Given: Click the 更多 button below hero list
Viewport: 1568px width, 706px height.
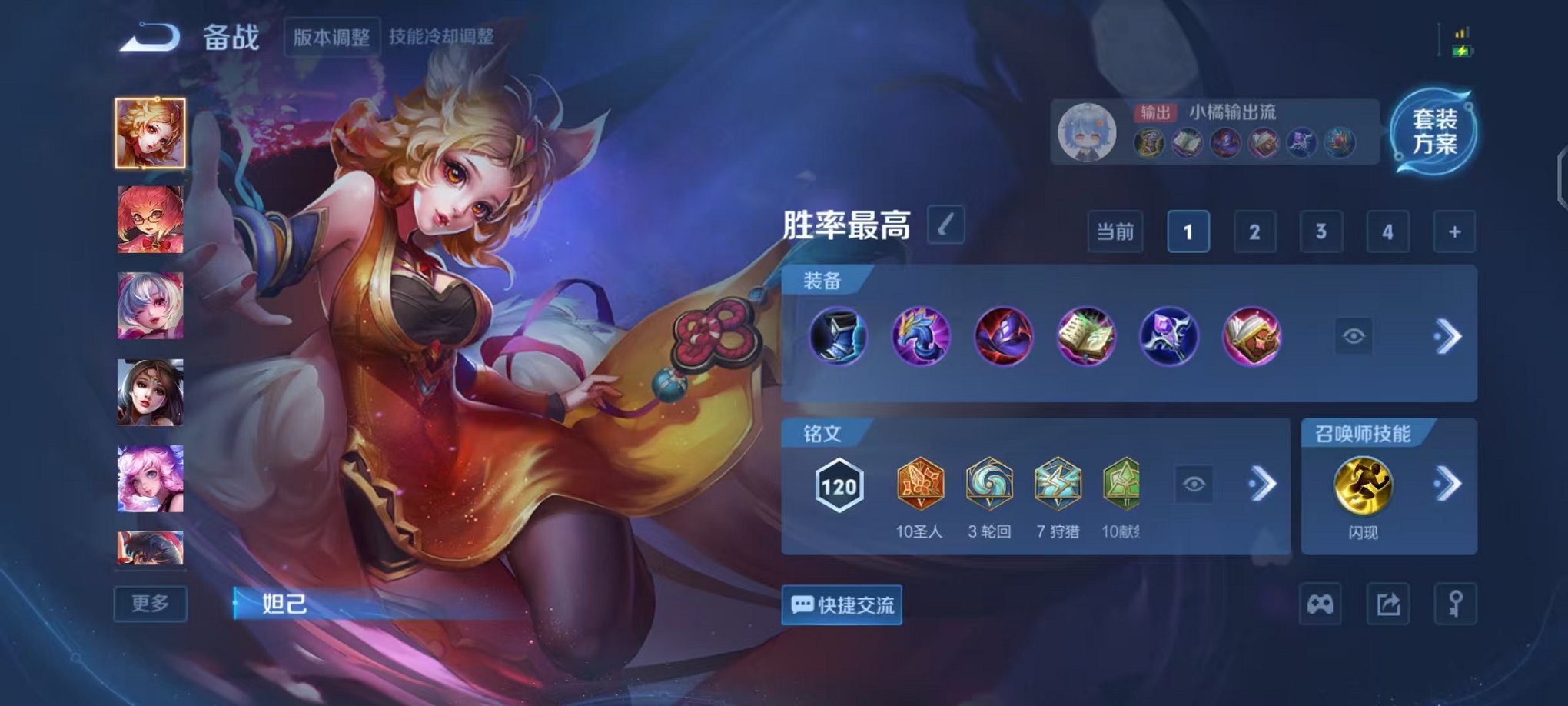Looking at the screenshot, I should [x=151, y=604].
